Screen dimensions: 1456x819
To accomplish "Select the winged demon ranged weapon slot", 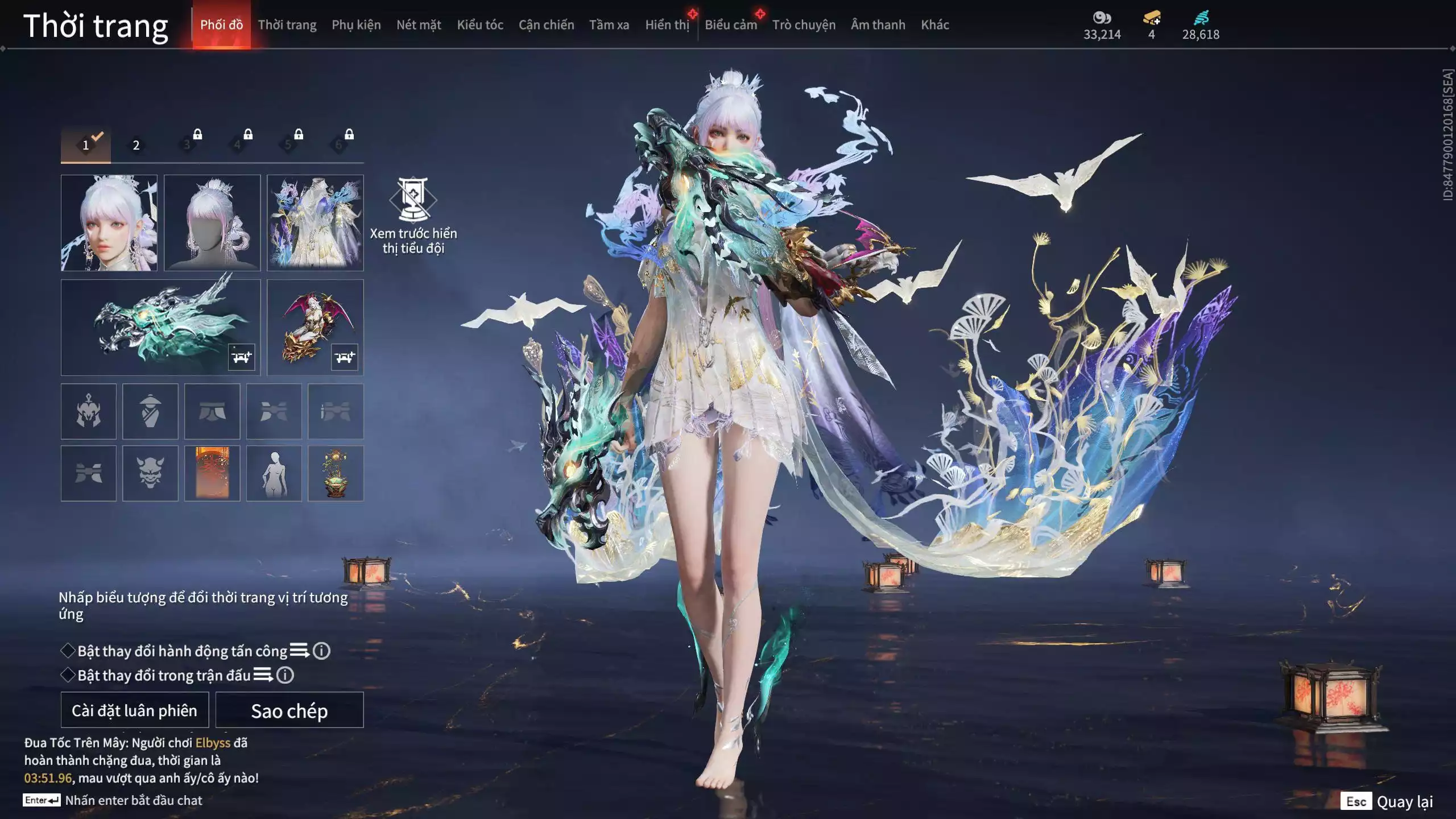I will click(315, 328).
